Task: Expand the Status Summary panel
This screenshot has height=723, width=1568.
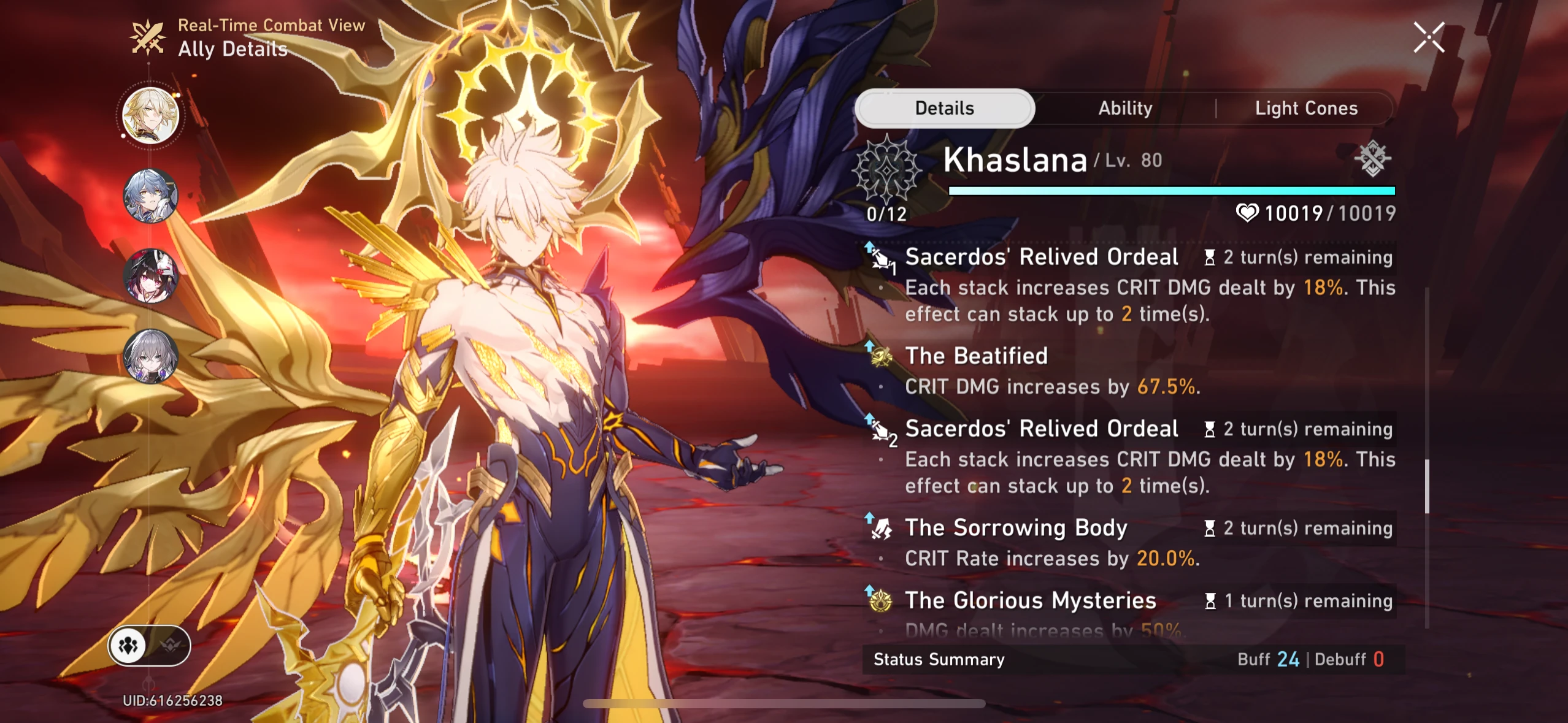Action: coord(939,660)
